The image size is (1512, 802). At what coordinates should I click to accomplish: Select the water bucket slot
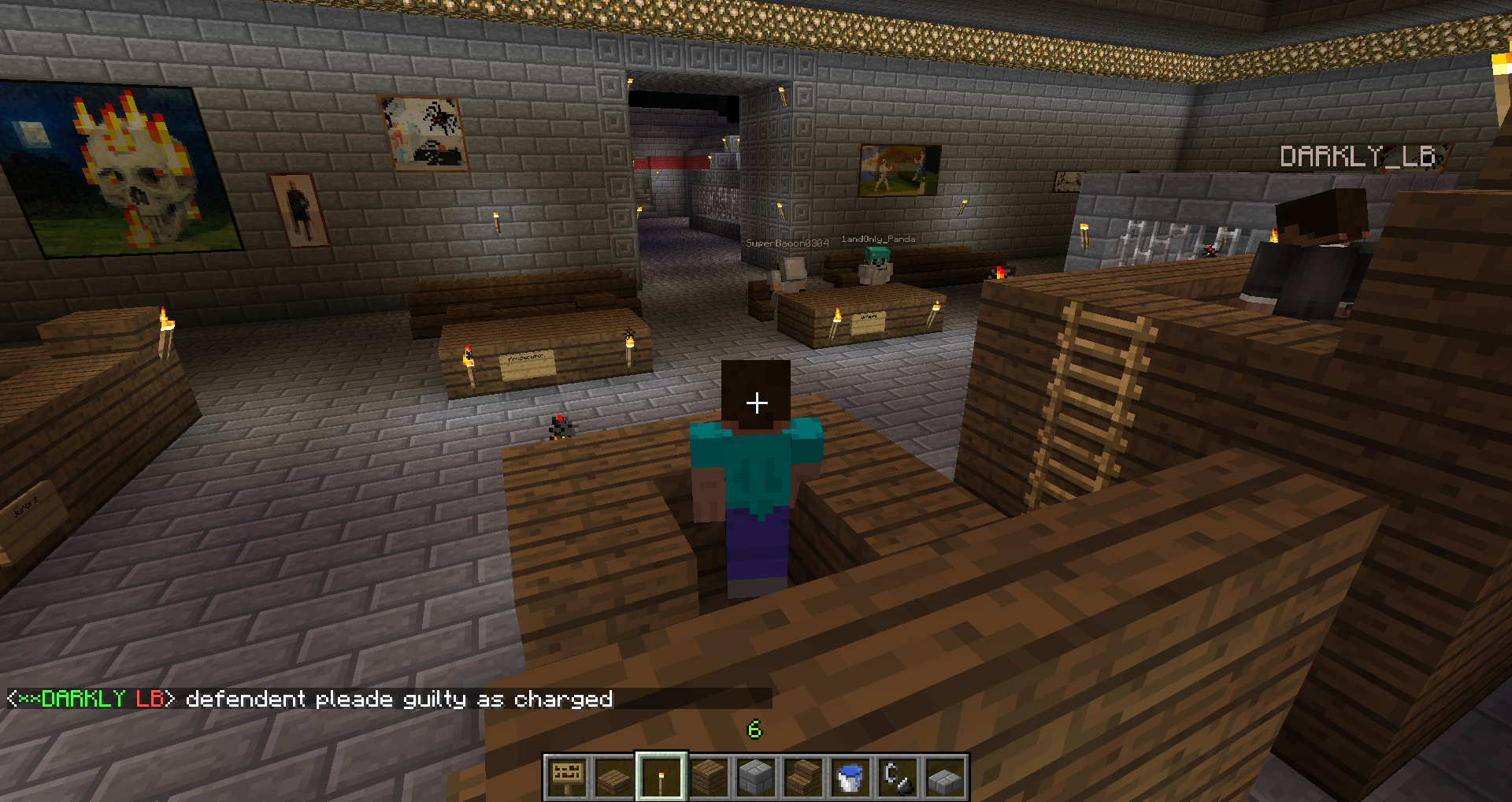pos(850,777)
